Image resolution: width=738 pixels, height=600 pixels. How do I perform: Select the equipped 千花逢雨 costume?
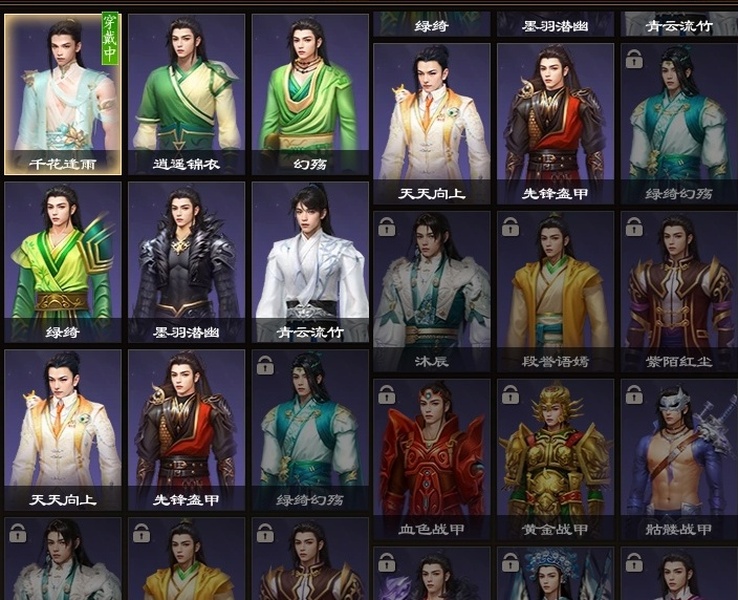pyautogui.click(x=63, y=94)
